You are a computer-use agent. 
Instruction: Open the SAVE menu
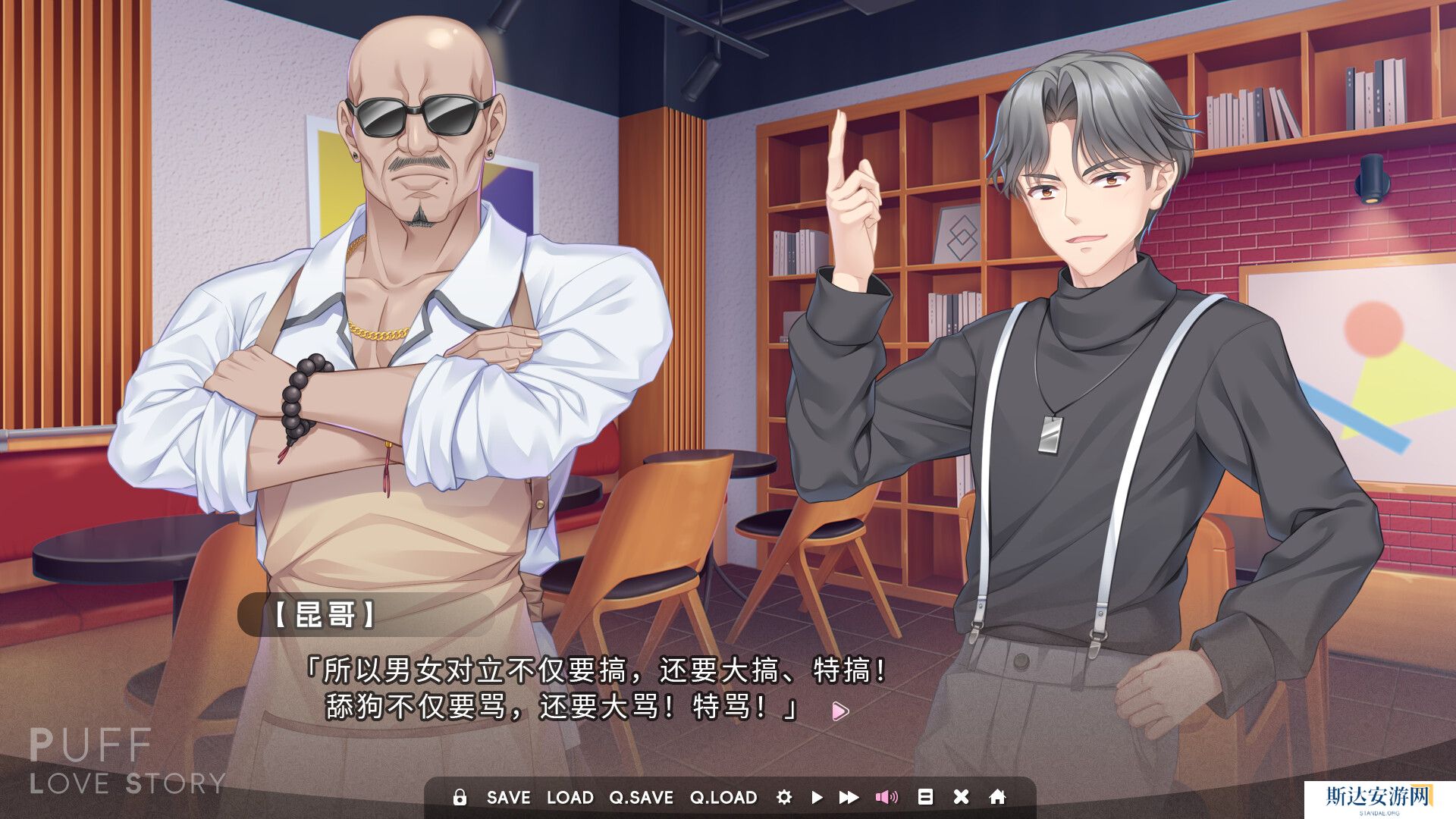click(508, 798)
